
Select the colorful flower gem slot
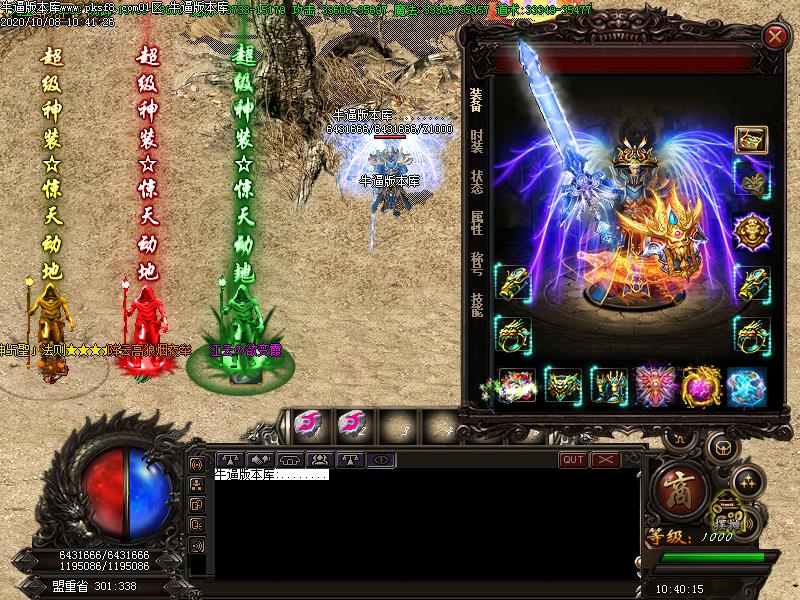[517, 386]
